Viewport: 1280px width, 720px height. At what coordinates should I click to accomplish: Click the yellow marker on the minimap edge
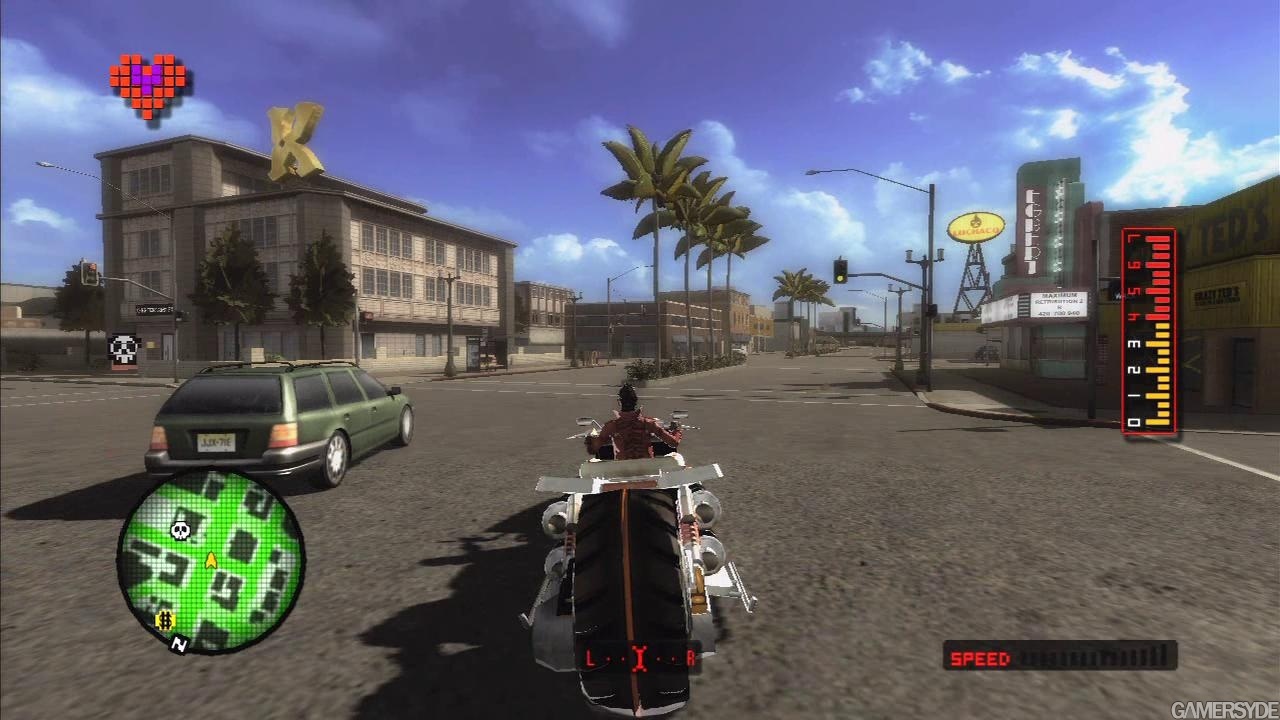click(x=166, y=621)
